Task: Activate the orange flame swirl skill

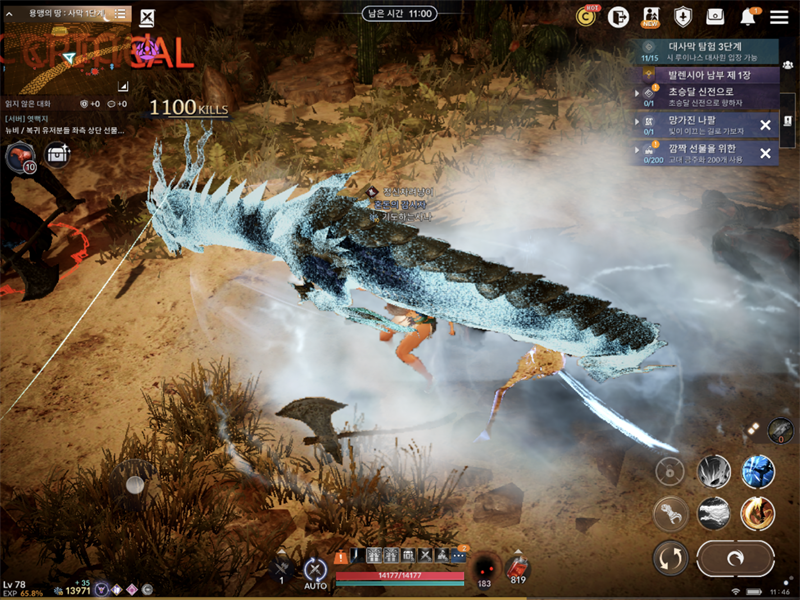Action: coord(758,513)
